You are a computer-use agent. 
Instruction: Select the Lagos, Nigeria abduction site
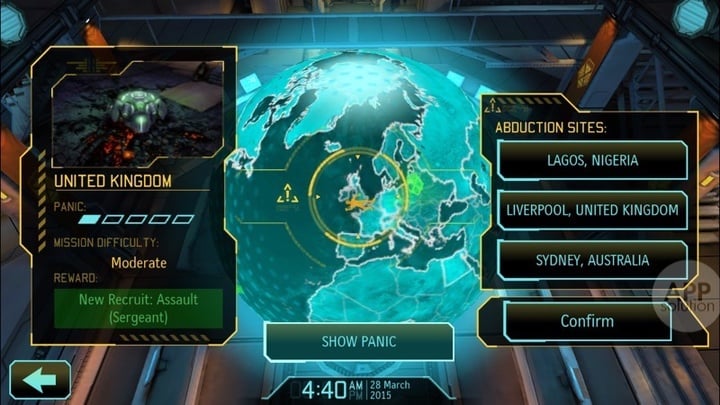[x=592, y=160]
